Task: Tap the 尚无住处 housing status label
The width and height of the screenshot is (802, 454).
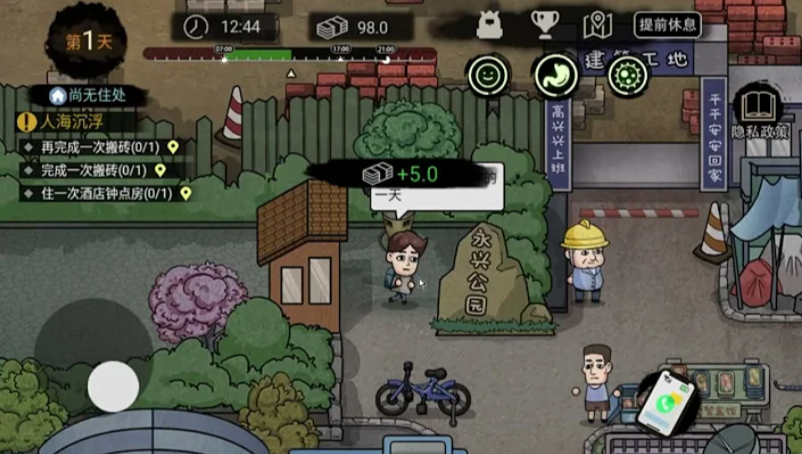Action: (94, 95)
